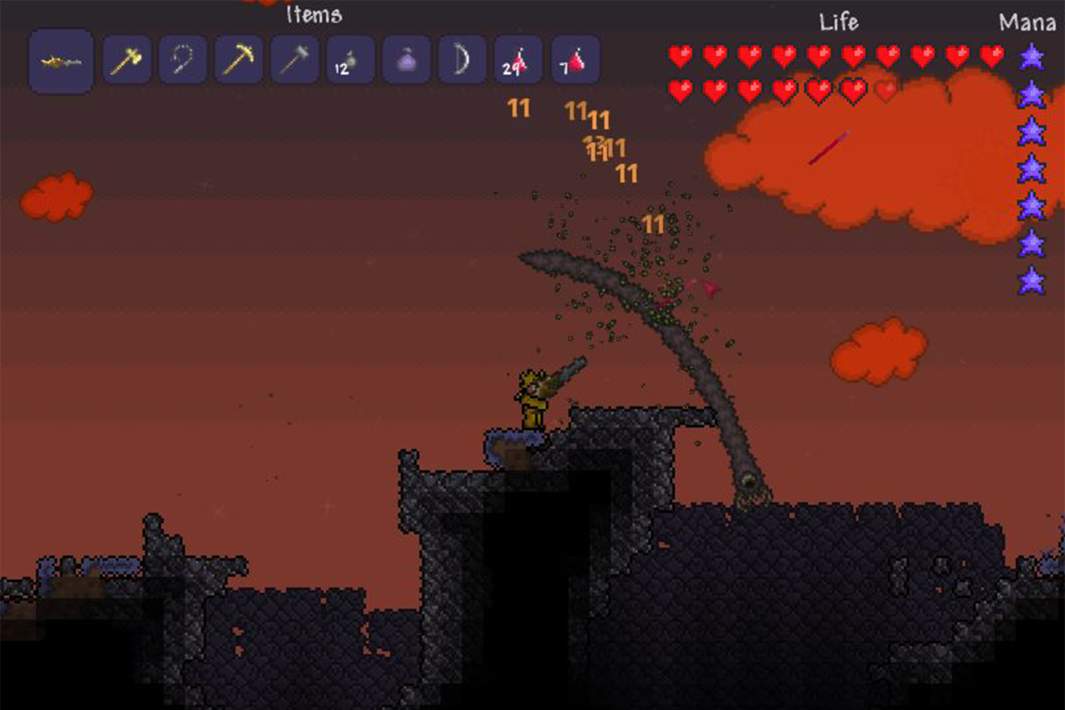Select the gold axe slot

tap(127, 61)
